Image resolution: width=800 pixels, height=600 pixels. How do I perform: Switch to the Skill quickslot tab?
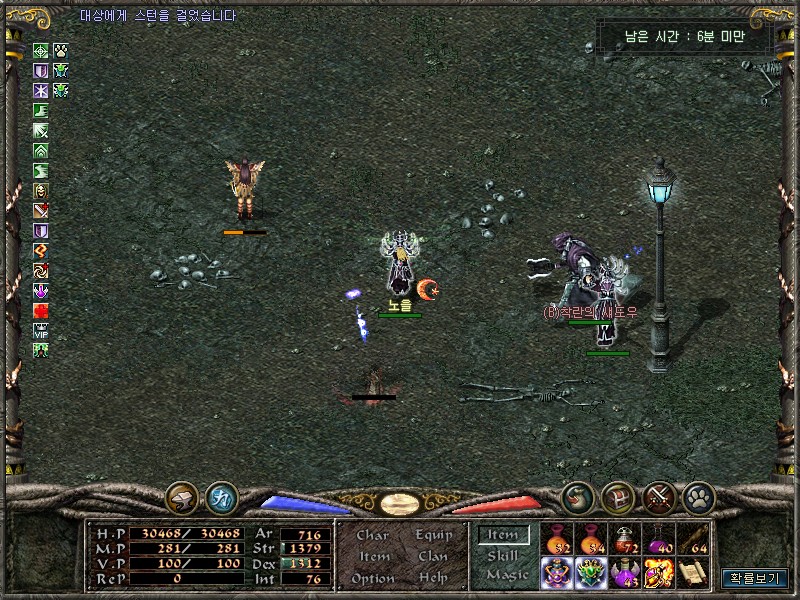(502, 555)
